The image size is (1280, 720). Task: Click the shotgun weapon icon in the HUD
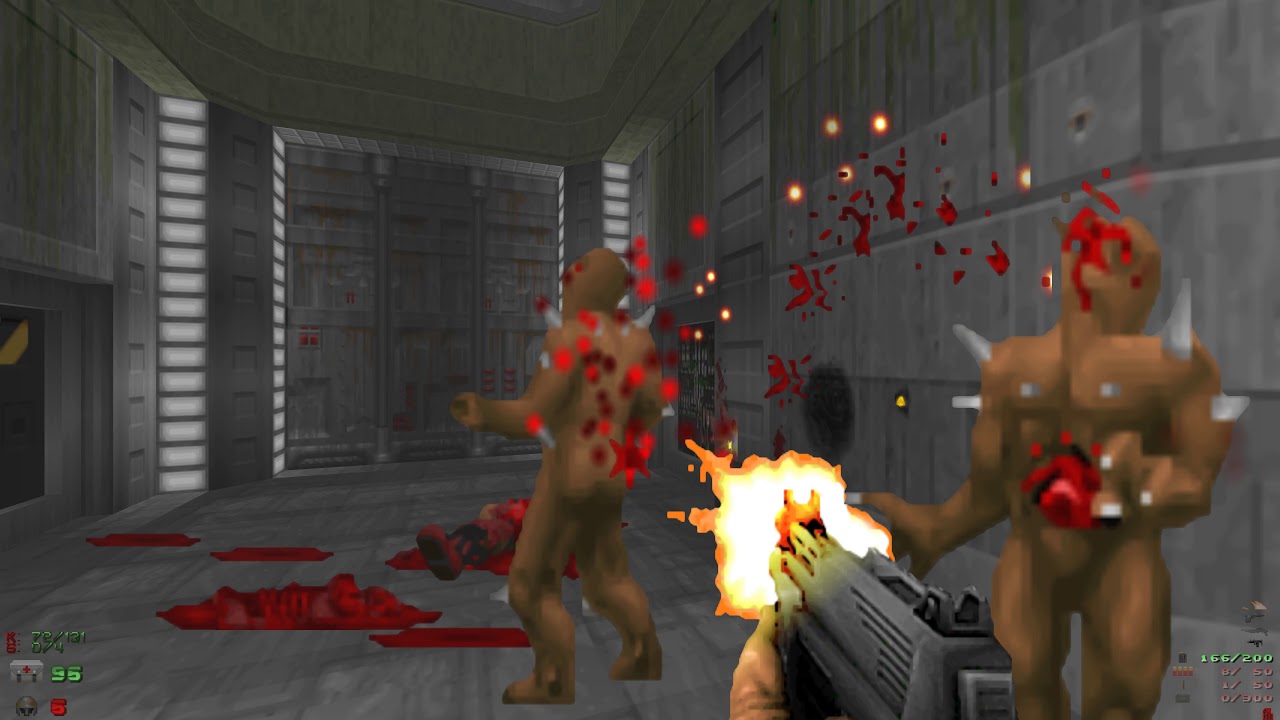(x=1256, y=631)
